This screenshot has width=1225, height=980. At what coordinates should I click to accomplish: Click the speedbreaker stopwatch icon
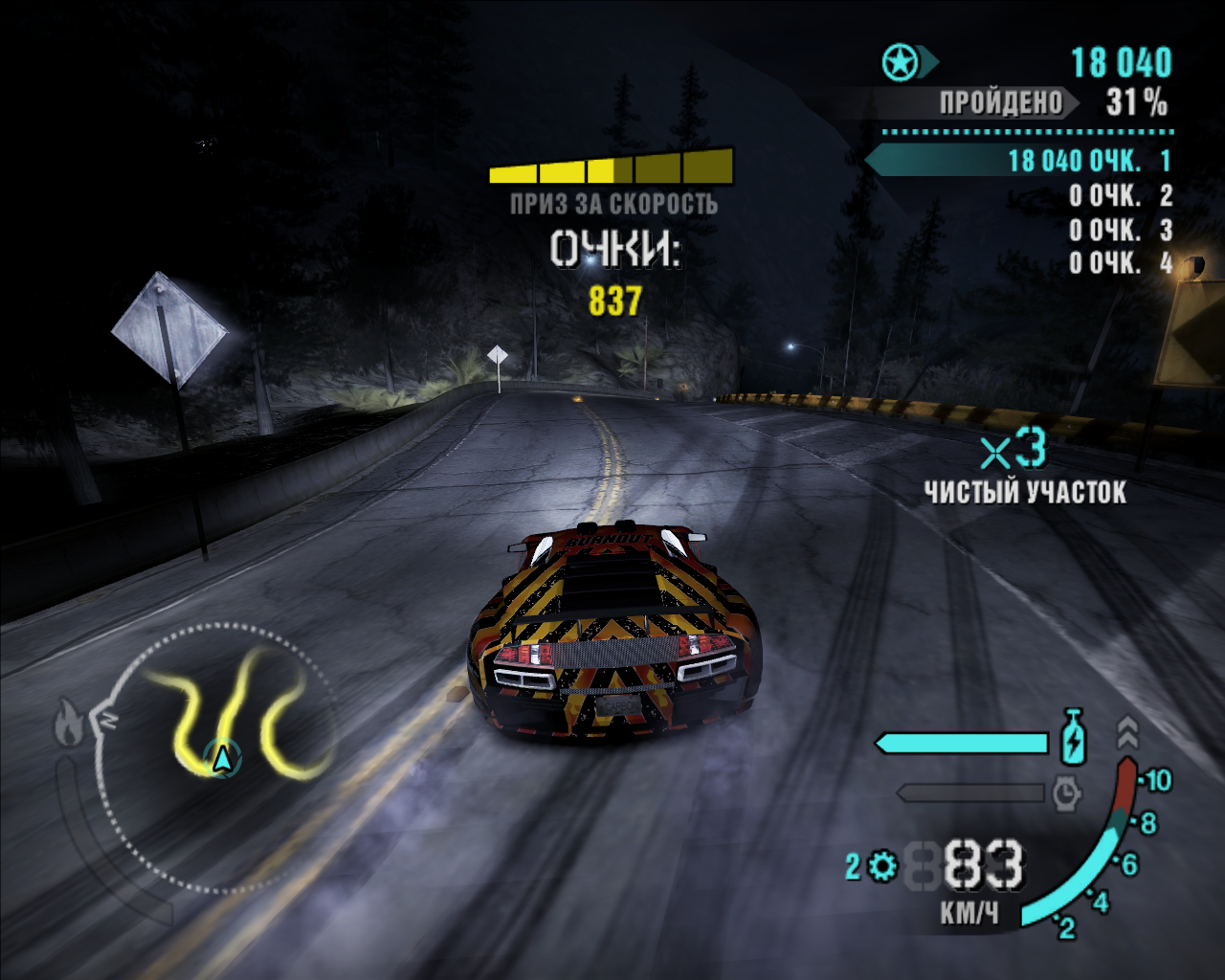[1066, 792]
